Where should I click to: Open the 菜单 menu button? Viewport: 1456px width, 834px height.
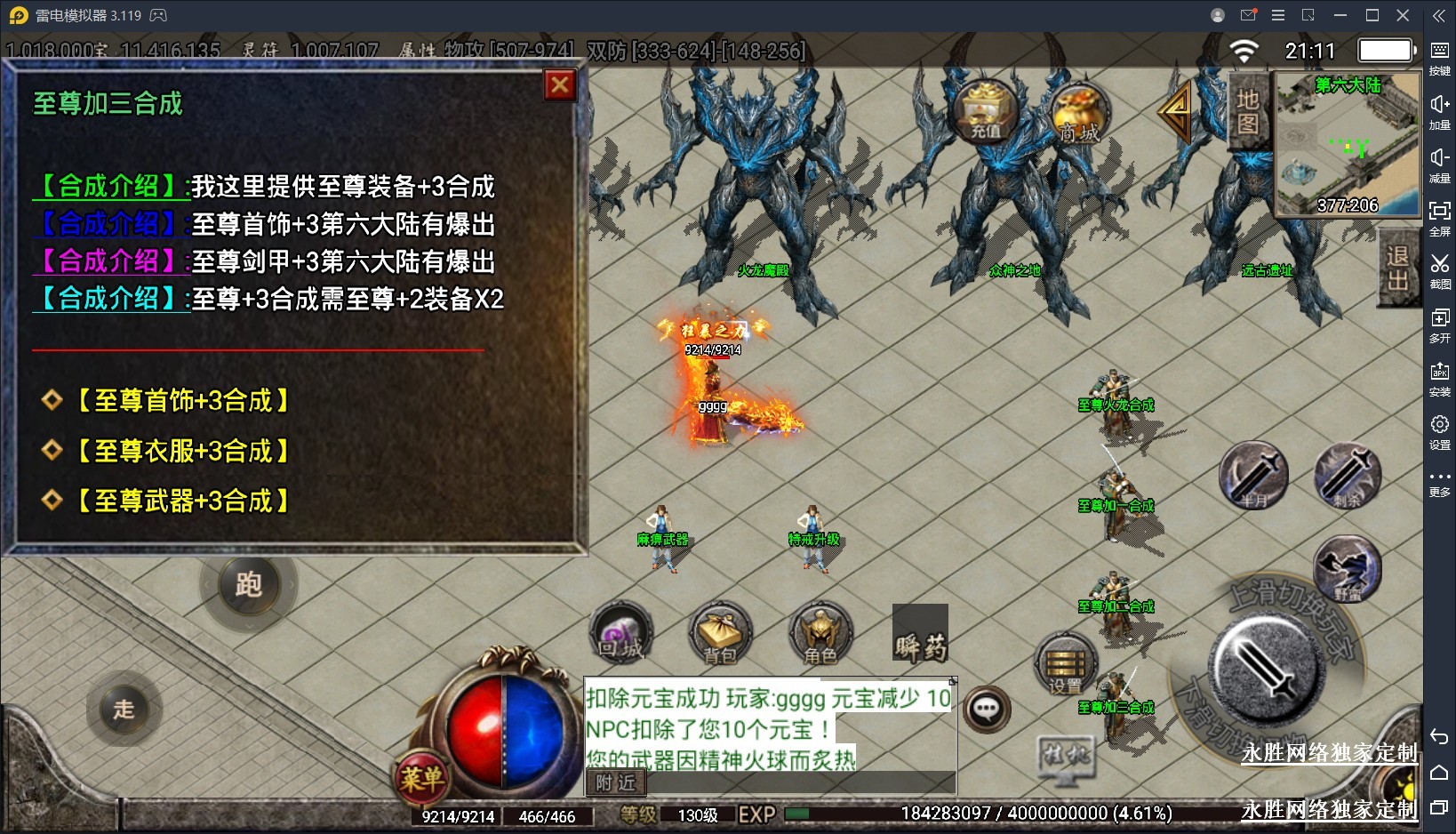coord(421,778)
